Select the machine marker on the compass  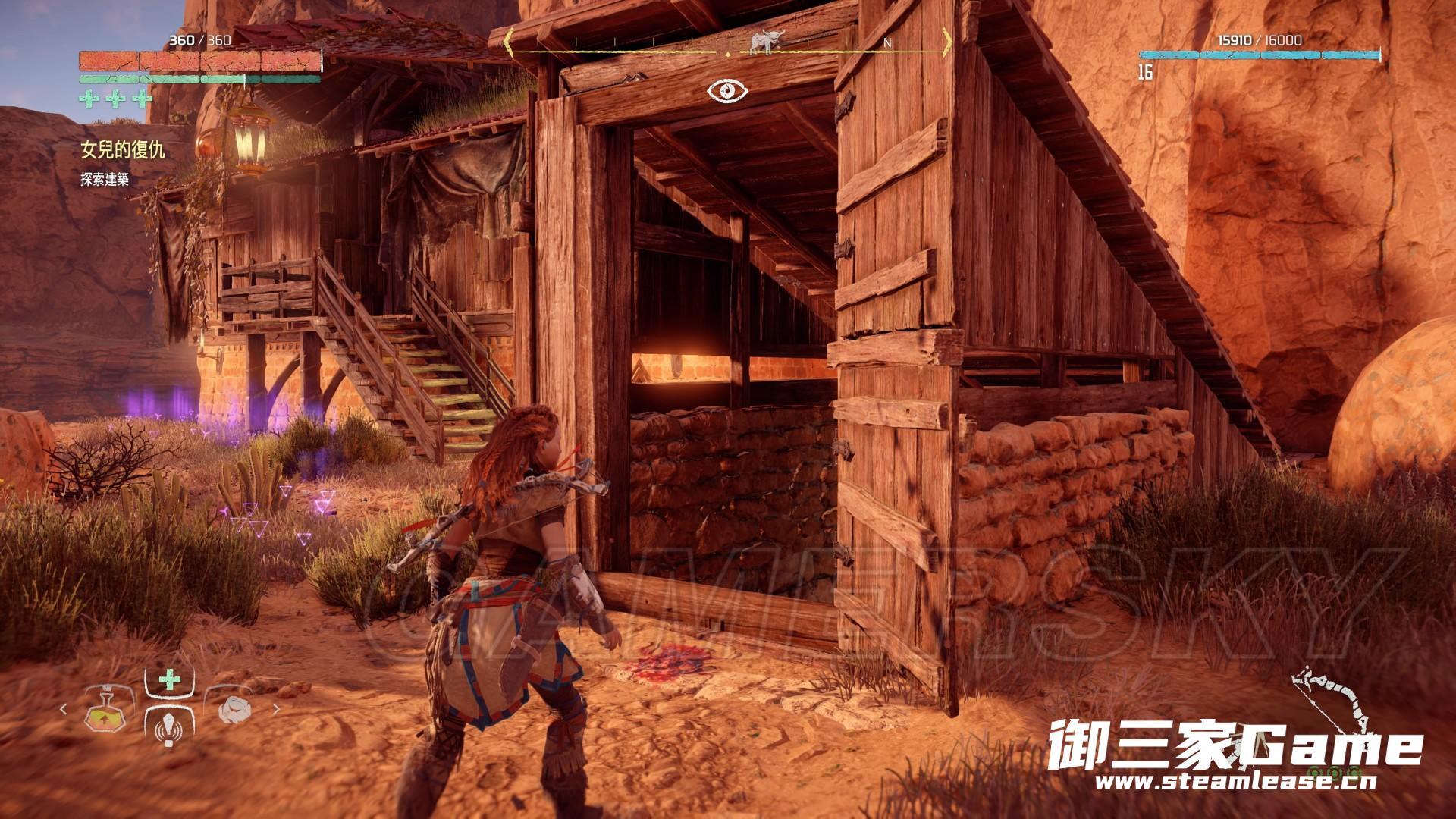765,42
